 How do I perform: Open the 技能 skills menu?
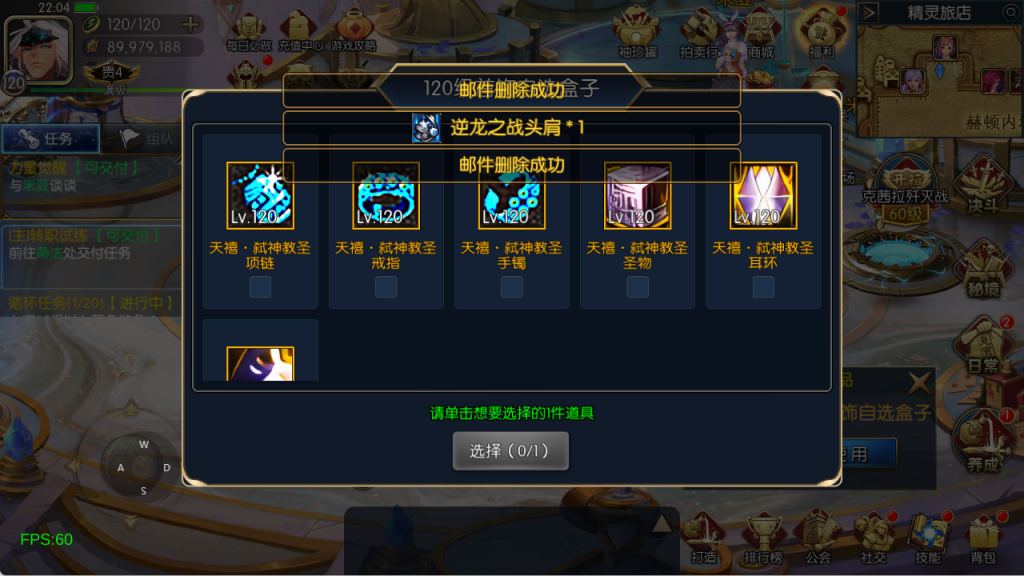click(x=927, y=538)
